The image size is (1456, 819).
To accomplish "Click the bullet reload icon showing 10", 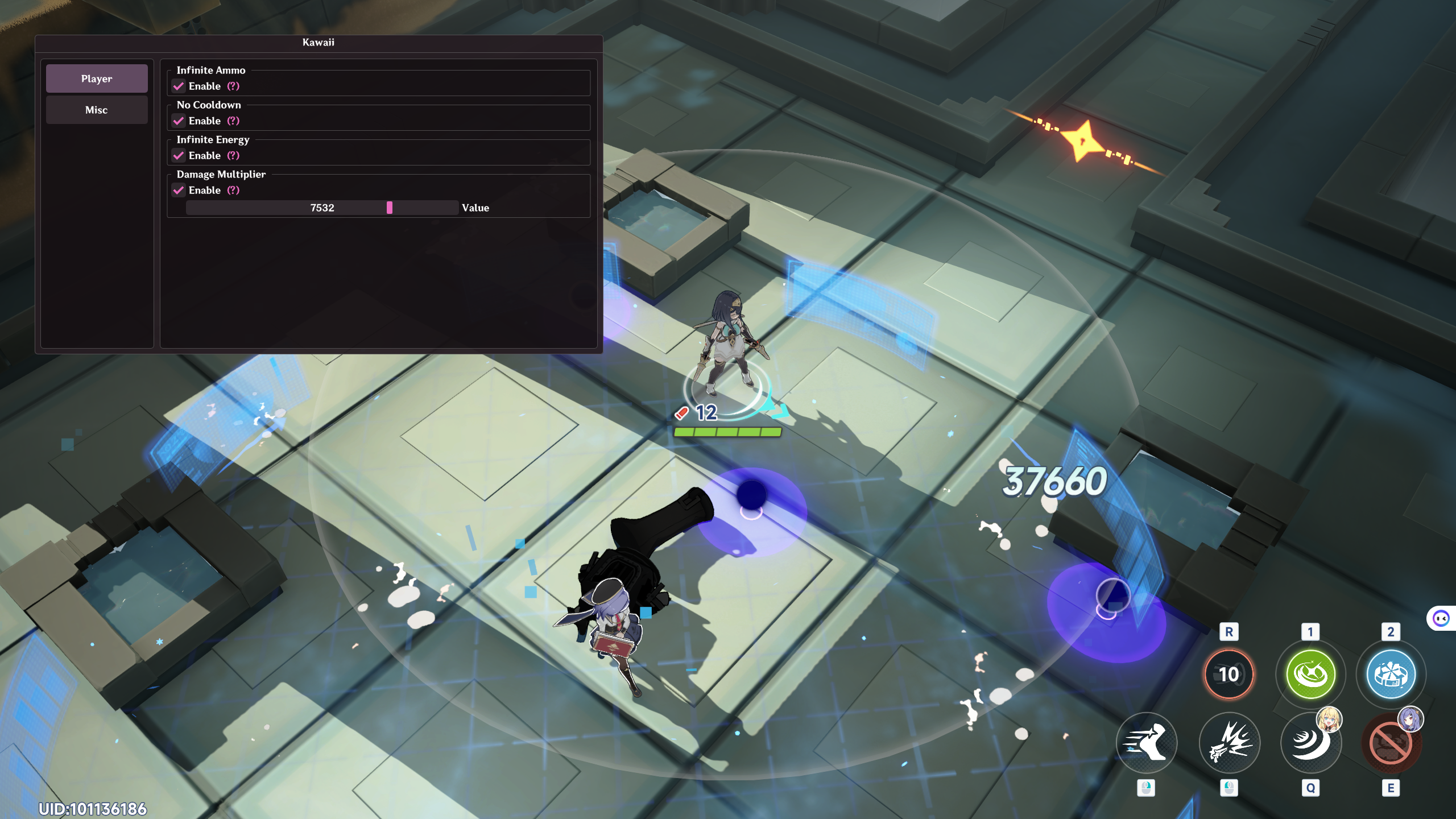I will (x=1228, y=675).
